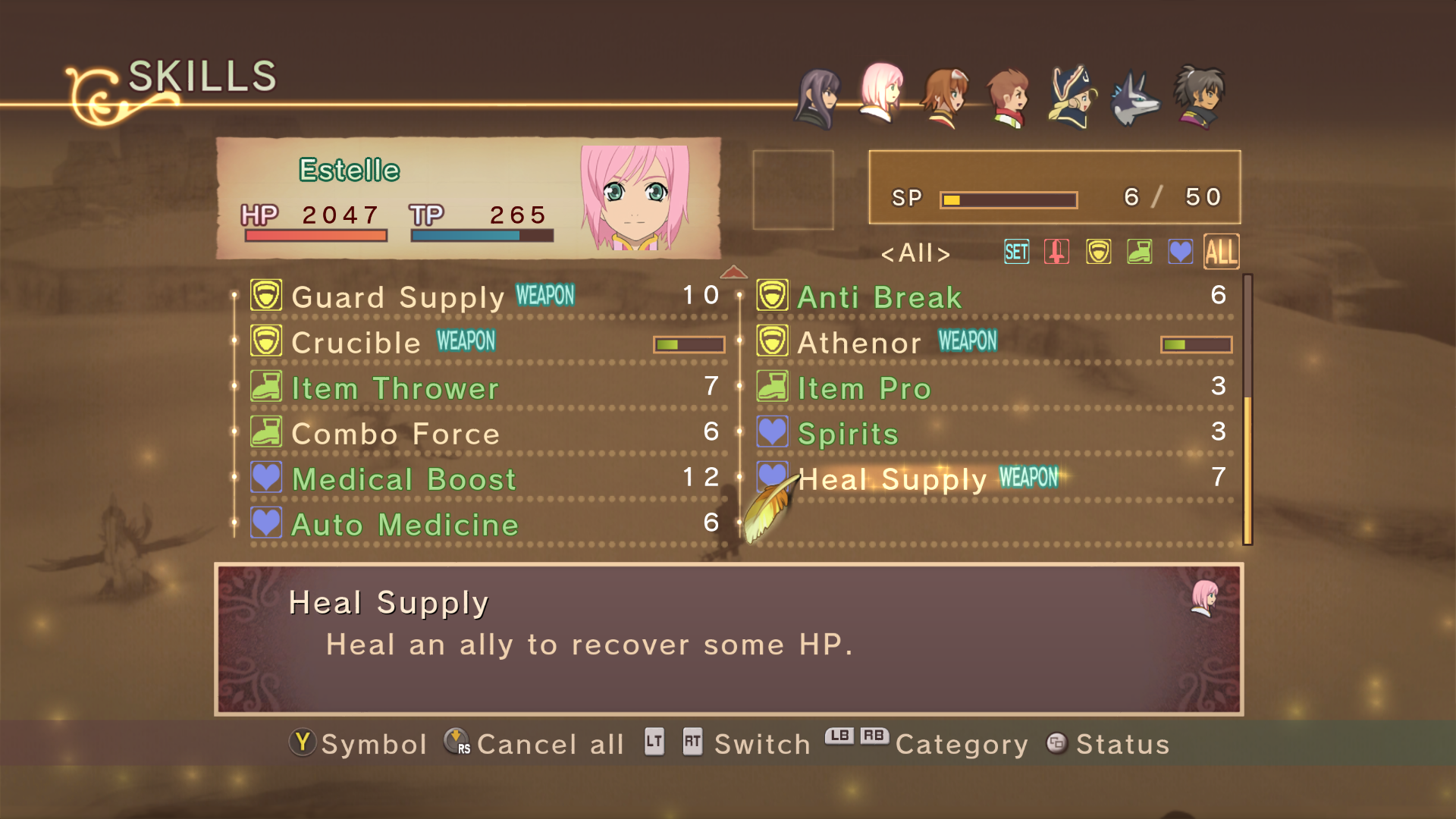Select the Guard Supply skill

397,297
